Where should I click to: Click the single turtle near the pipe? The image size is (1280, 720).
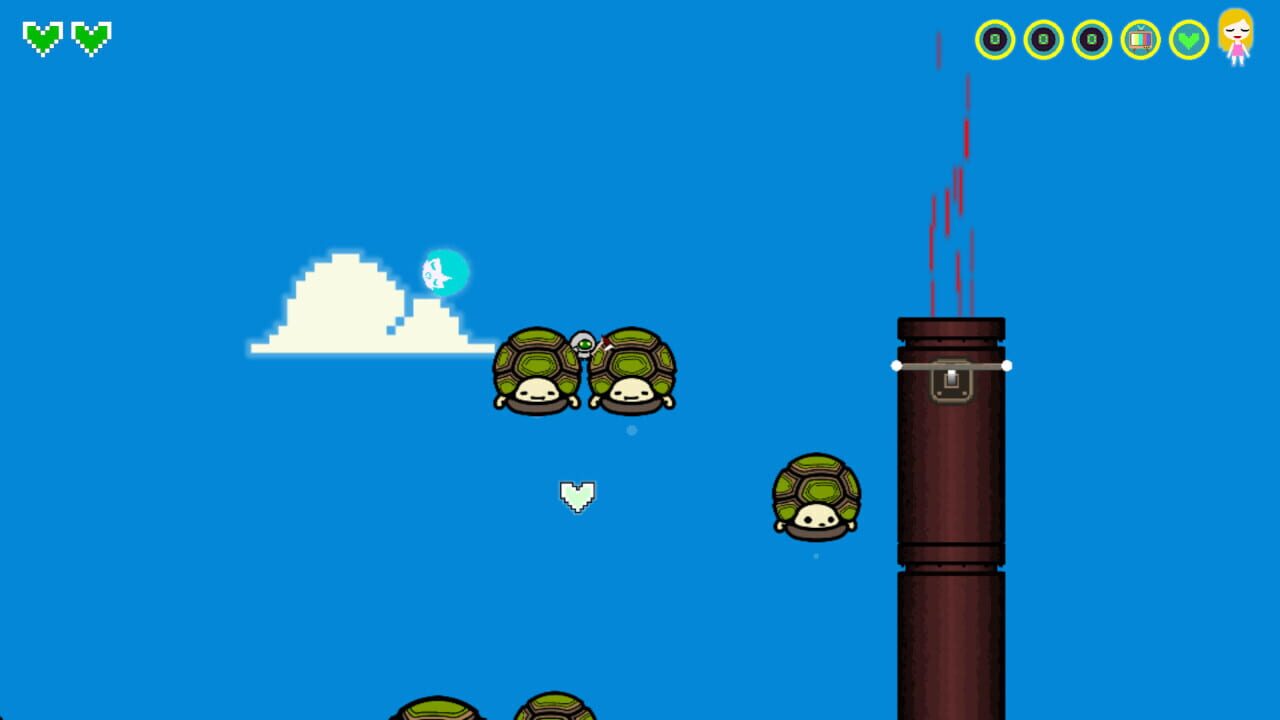[817, 498]
